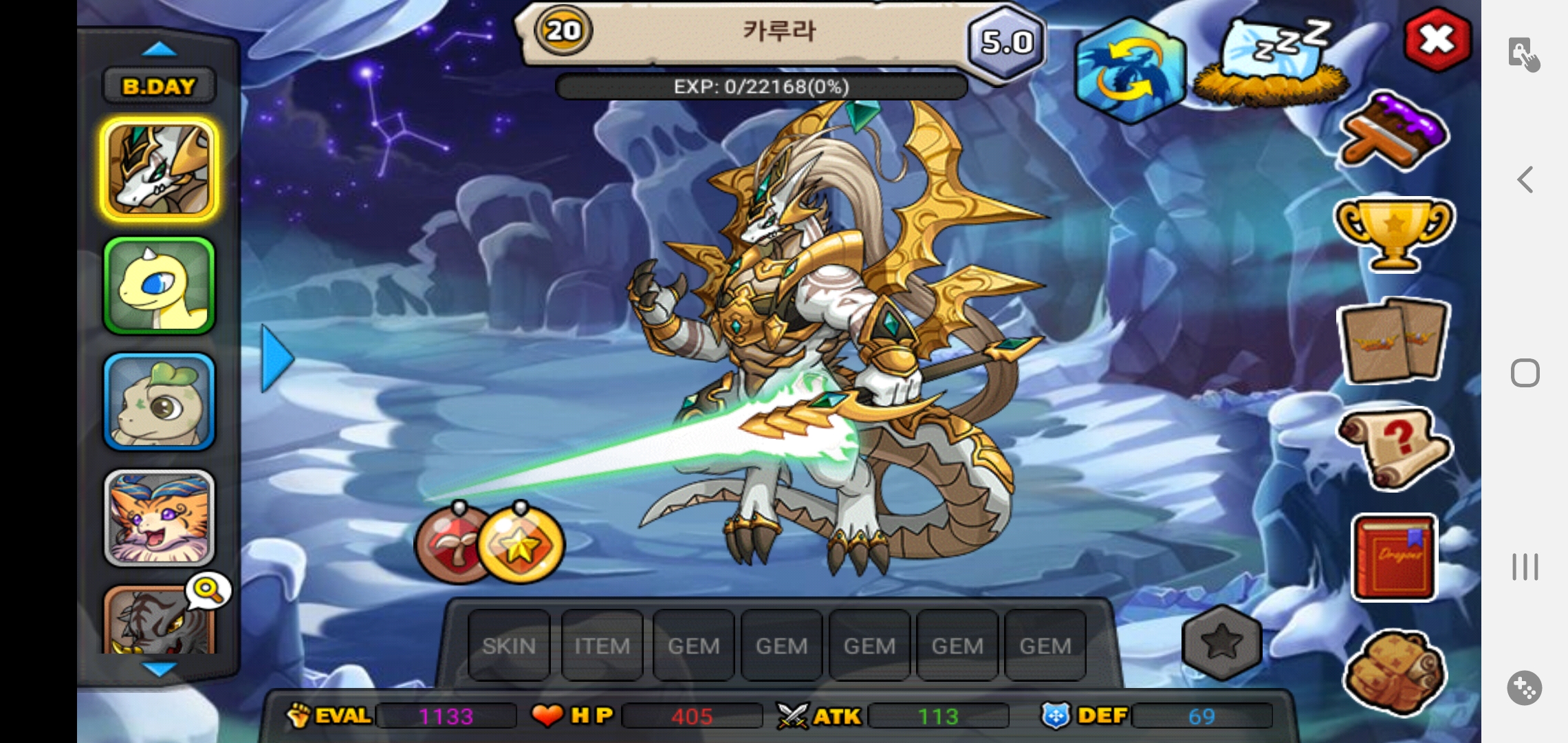Choose the leaf-headed turtle dragon portrait

pyautogui.click(x=159, y=402)
